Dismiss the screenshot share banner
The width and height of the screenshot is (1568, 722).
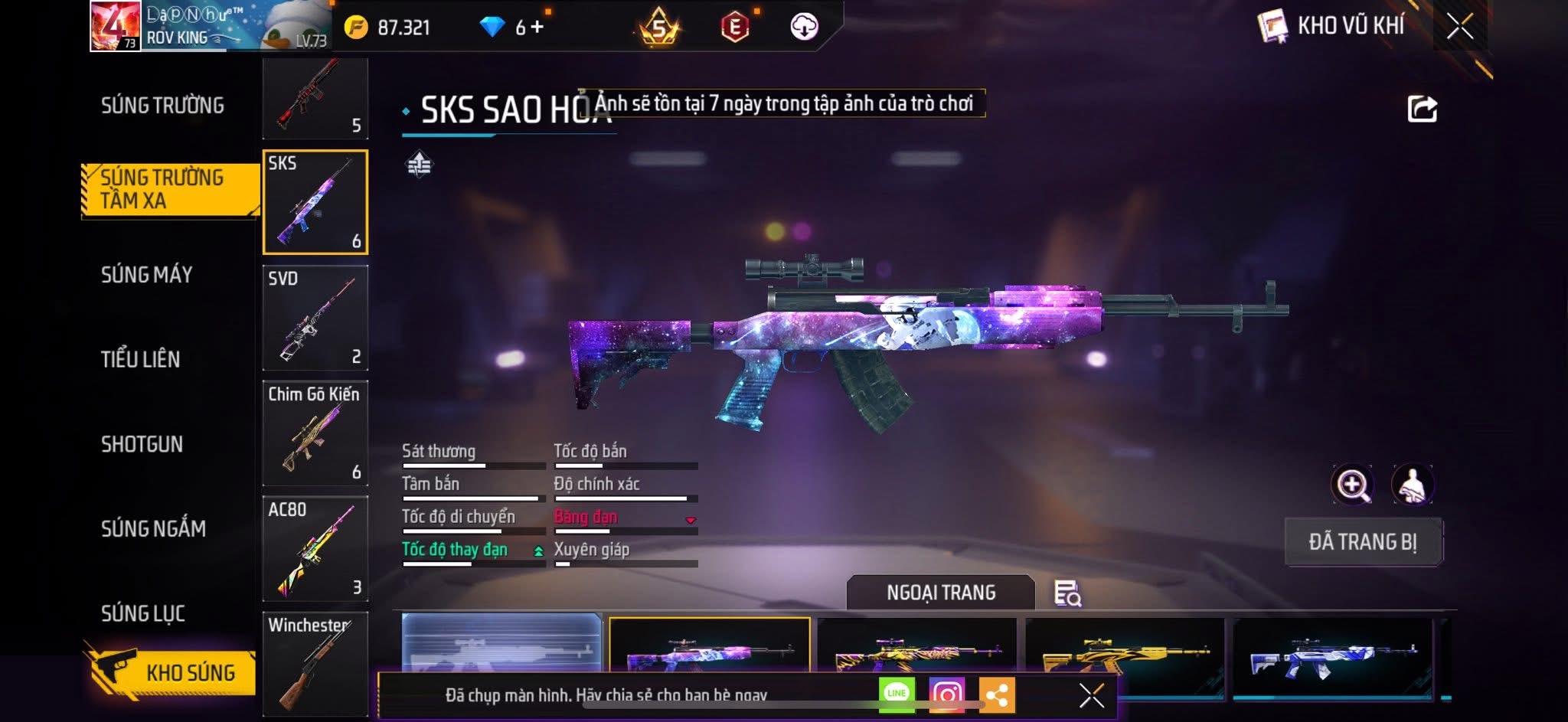pos(1091,695)
